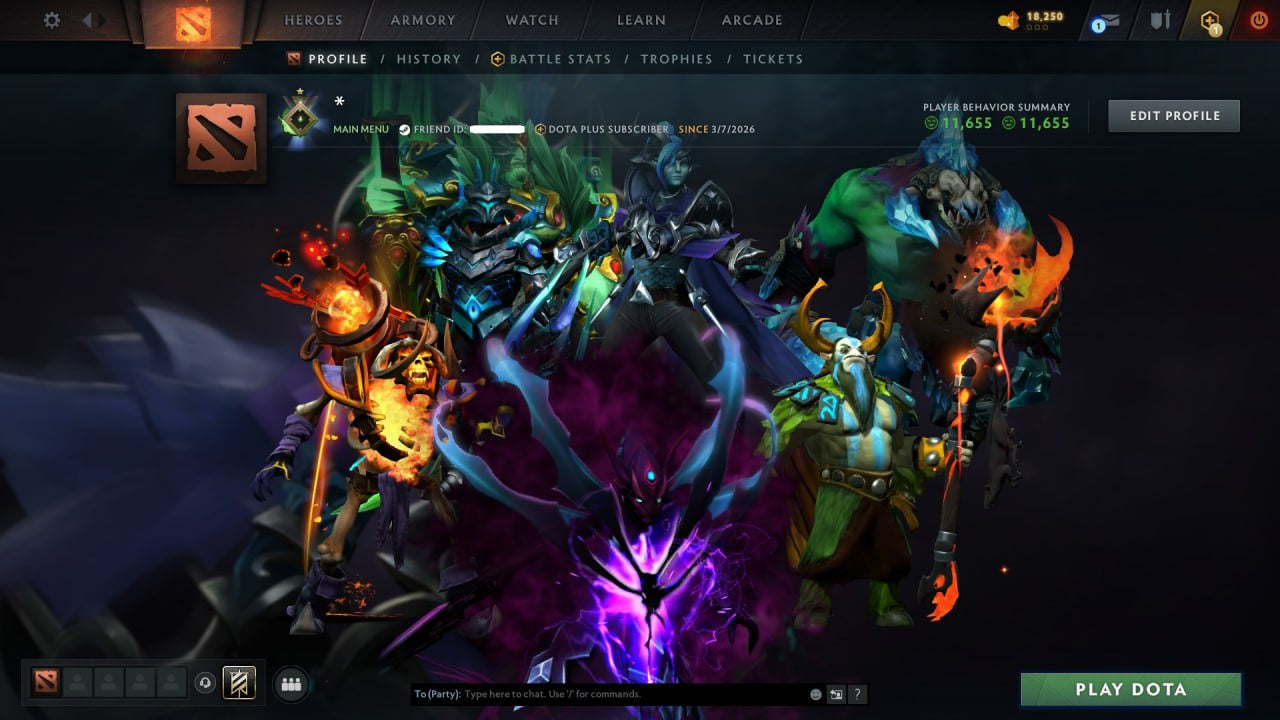The width and height of the screenshot is (1280, 720).
Task: Click the profile banner icon beside party slots
Action: (237, 682)
